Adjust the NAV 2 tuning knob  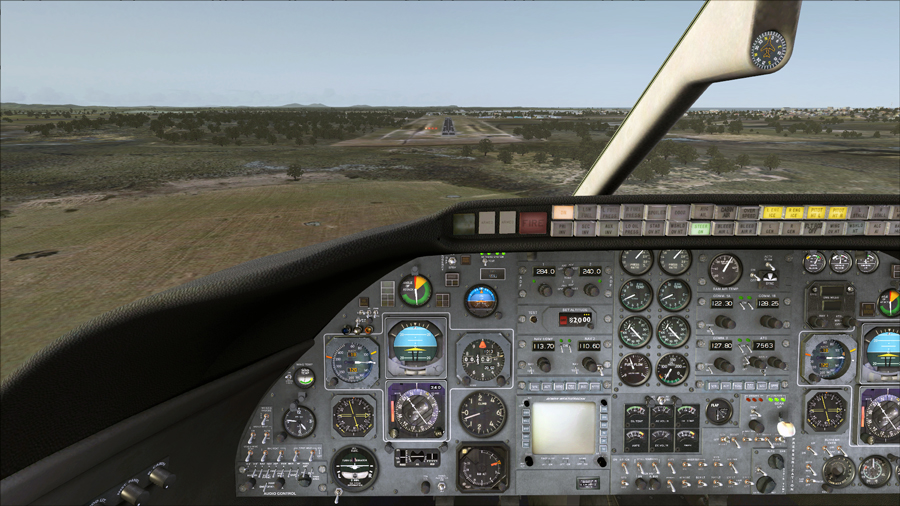(x=589, y=364)
